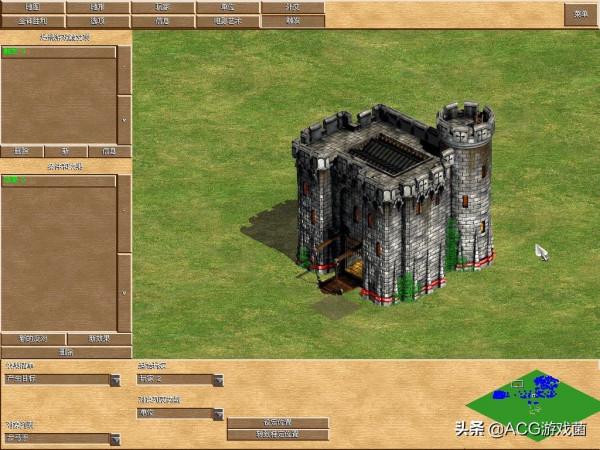Switch to the Units (单位) tab
This screenshot has width=600, height=450.
227,7
